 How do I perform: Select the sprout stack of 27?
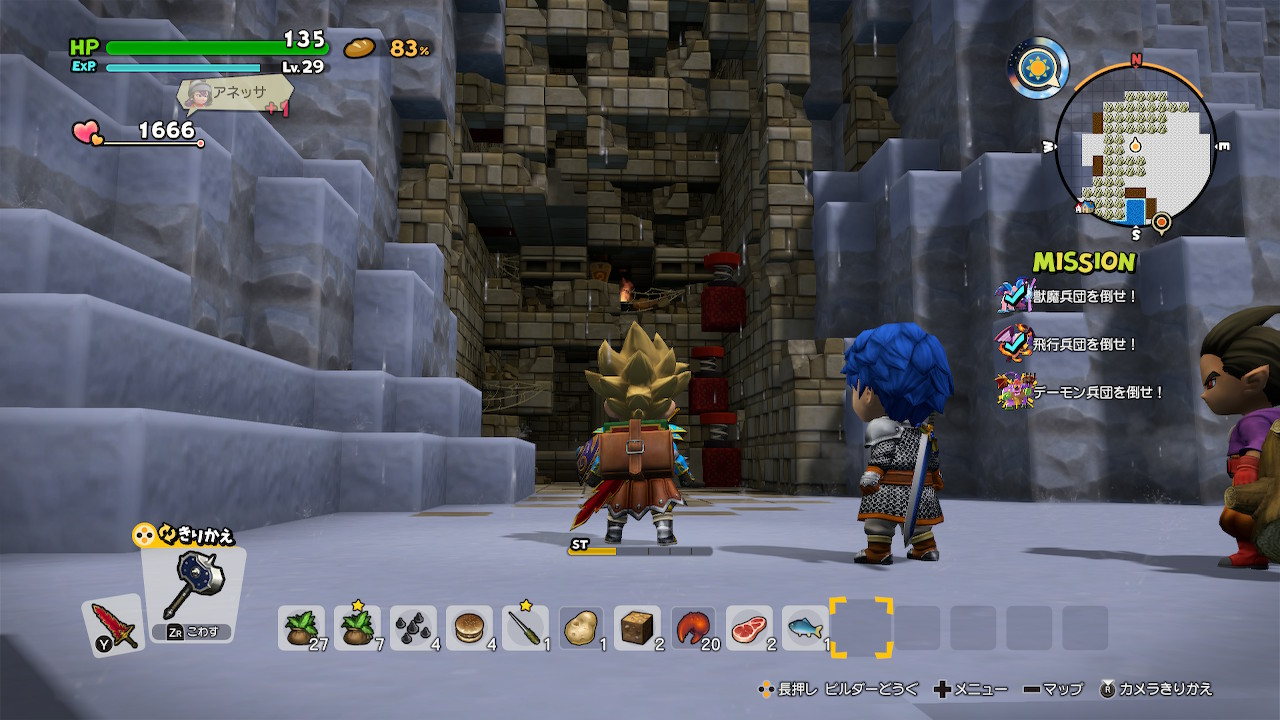tap(301, 628)
